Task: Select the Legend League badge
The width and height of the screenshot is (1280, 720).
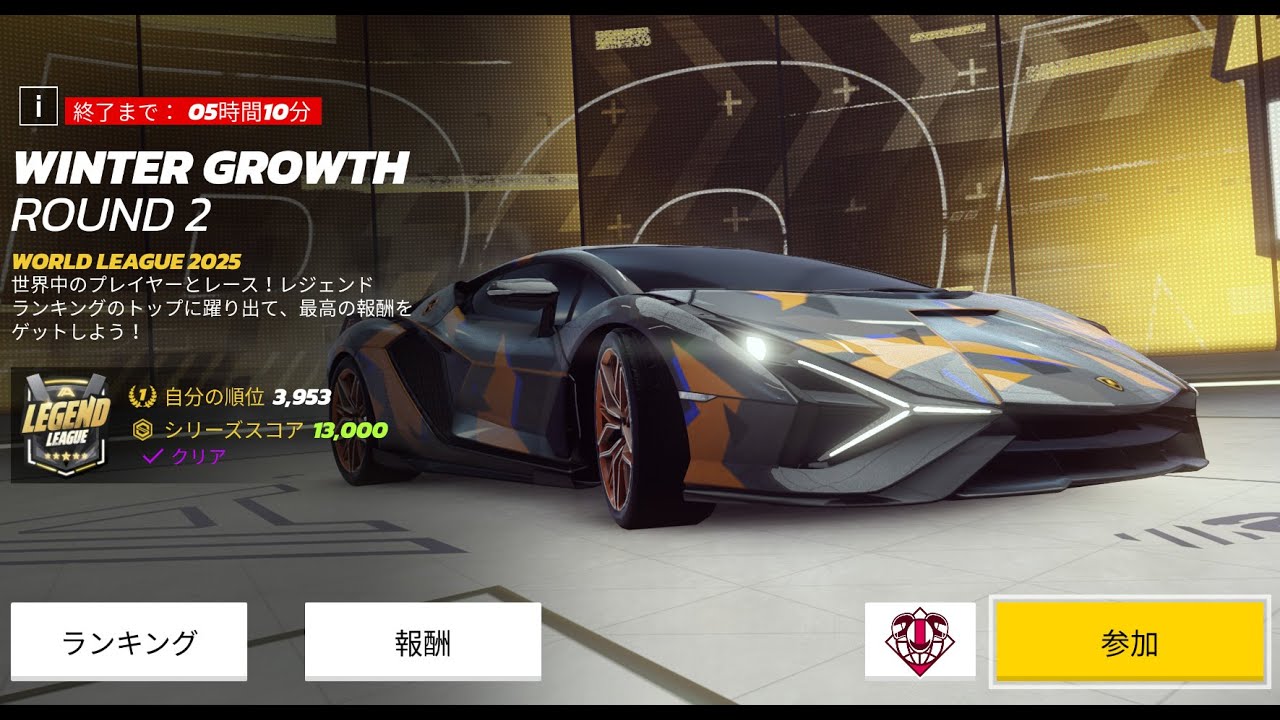Action: point(67,424)
